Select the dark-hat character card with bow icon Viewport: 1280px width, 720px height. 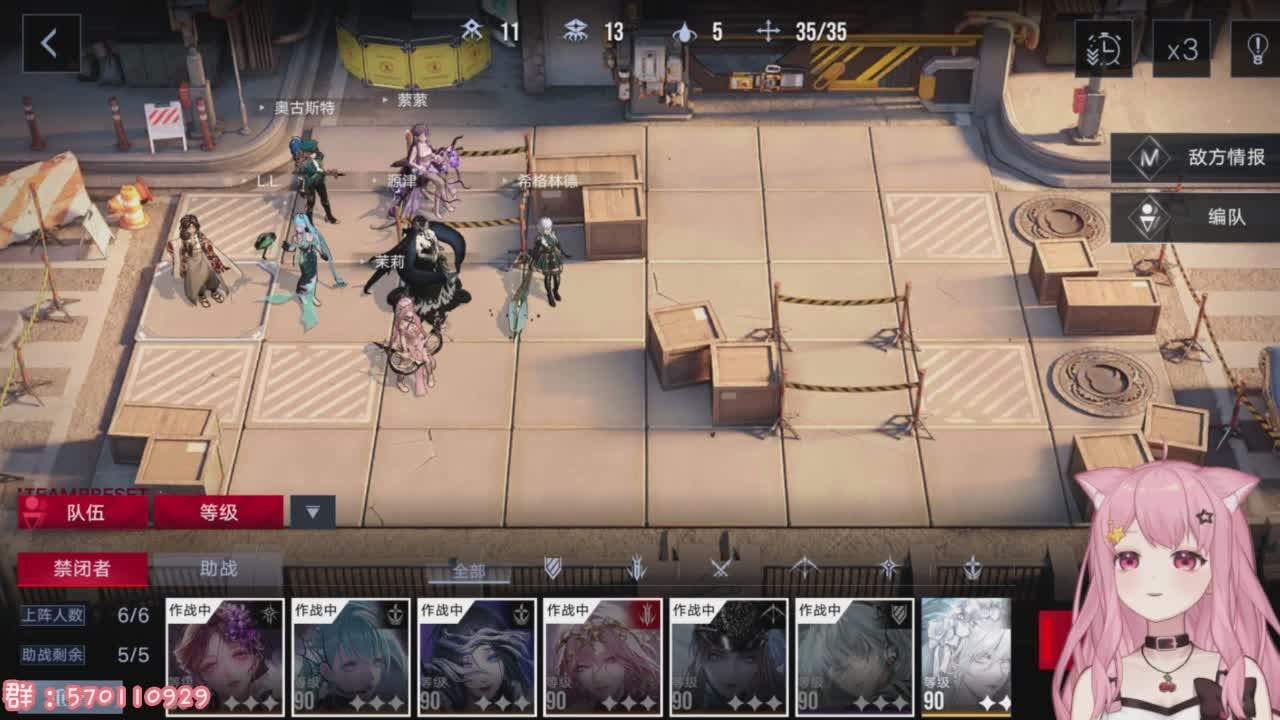[x=728, y=657]
